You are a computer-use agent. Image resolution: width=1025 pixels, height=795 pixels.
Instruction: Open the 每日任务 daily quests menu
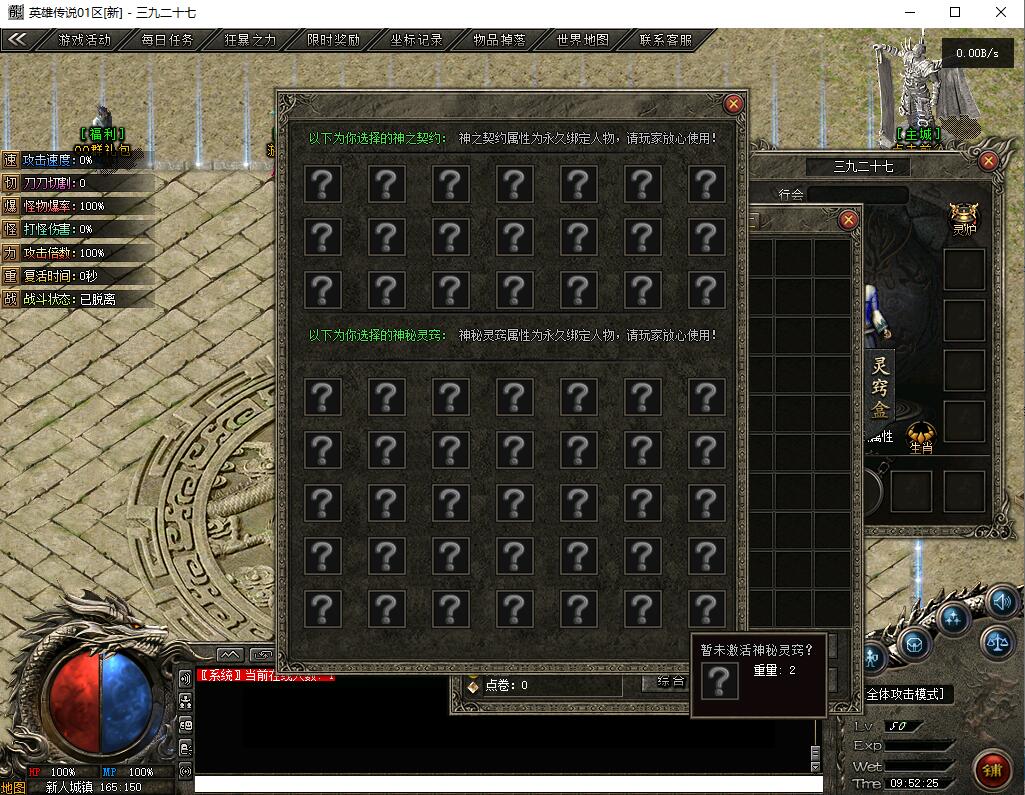(x=167, y=41)
